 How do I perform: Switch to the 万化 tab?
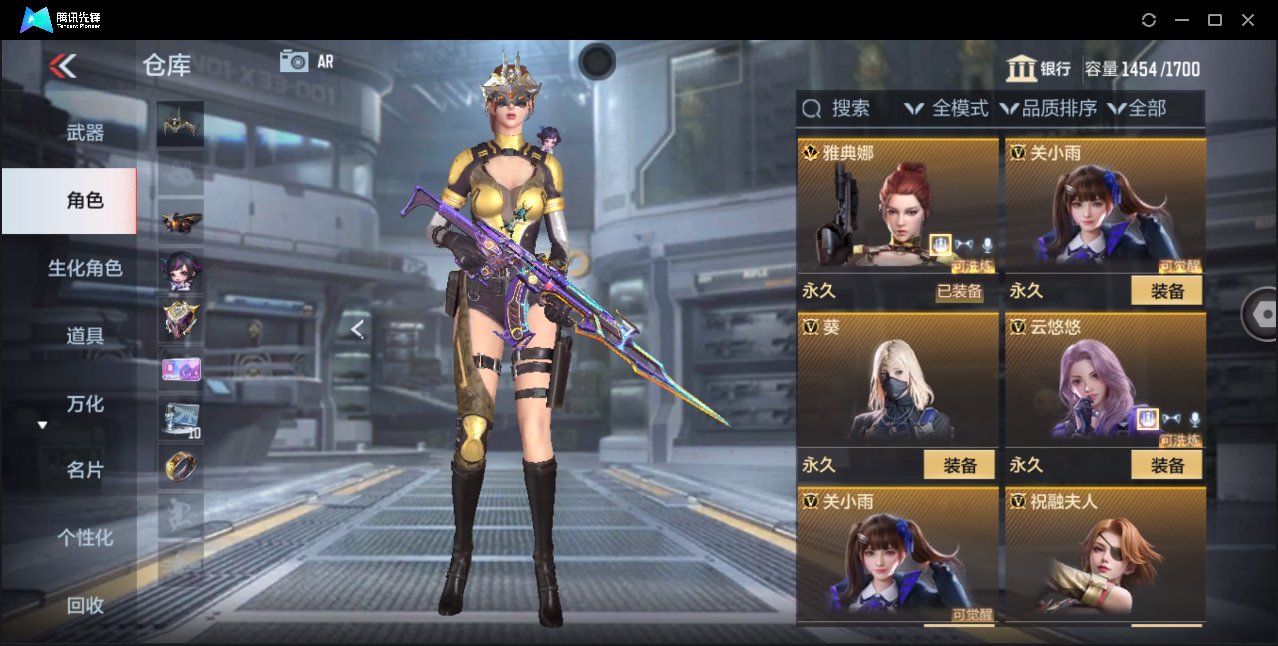[x=85, y=404]
